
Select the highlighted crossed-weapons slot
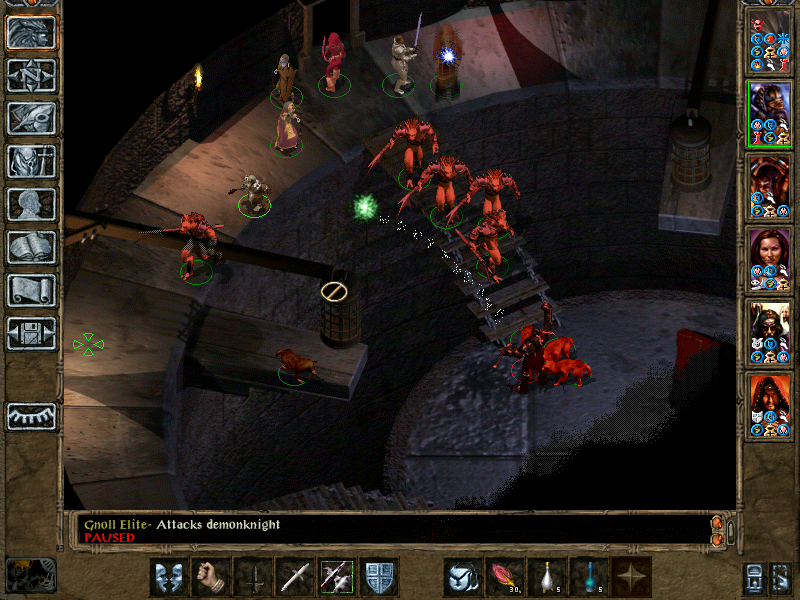pos(337,577)
